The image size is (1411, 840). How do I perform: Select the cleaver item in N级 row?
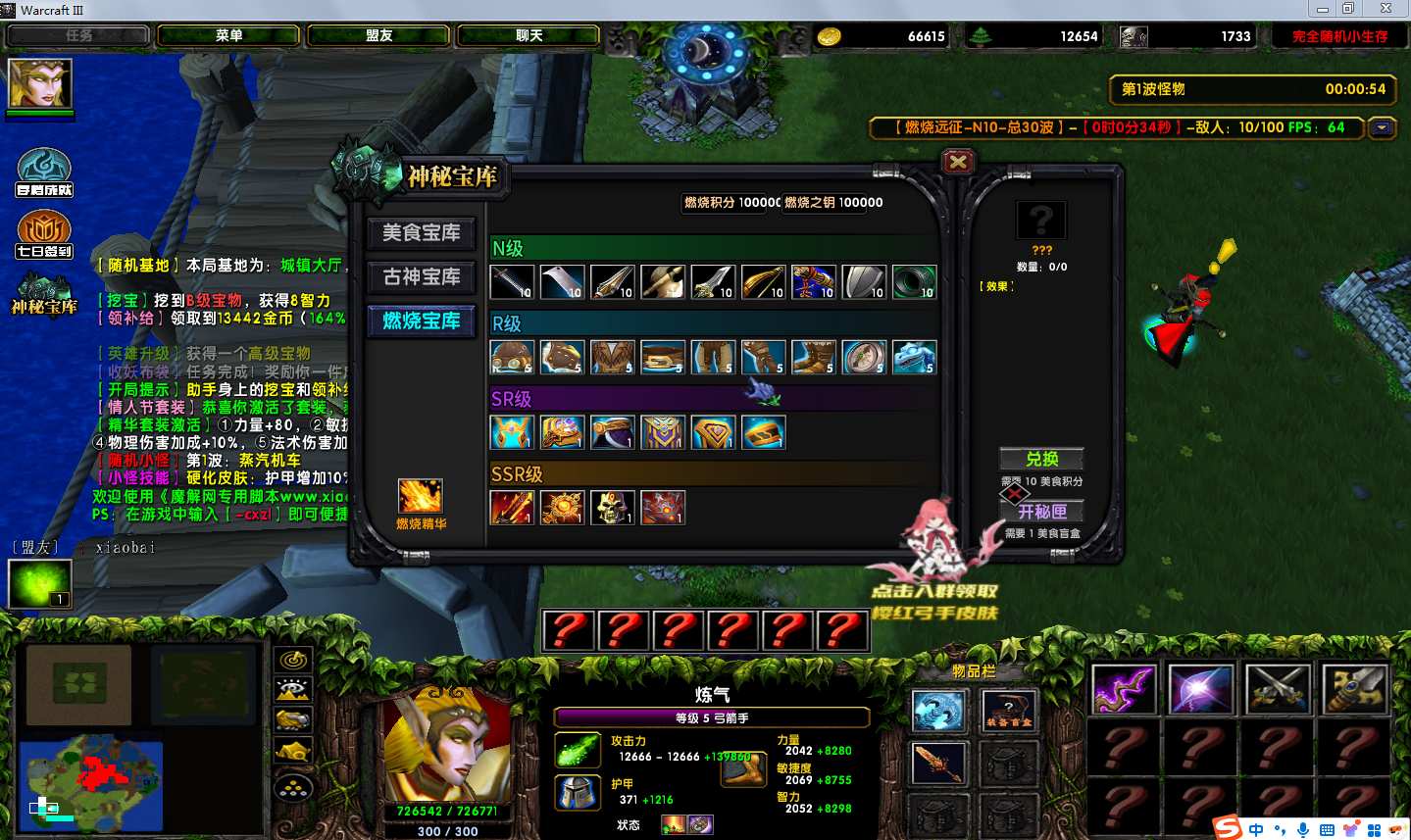pos(562,282)
